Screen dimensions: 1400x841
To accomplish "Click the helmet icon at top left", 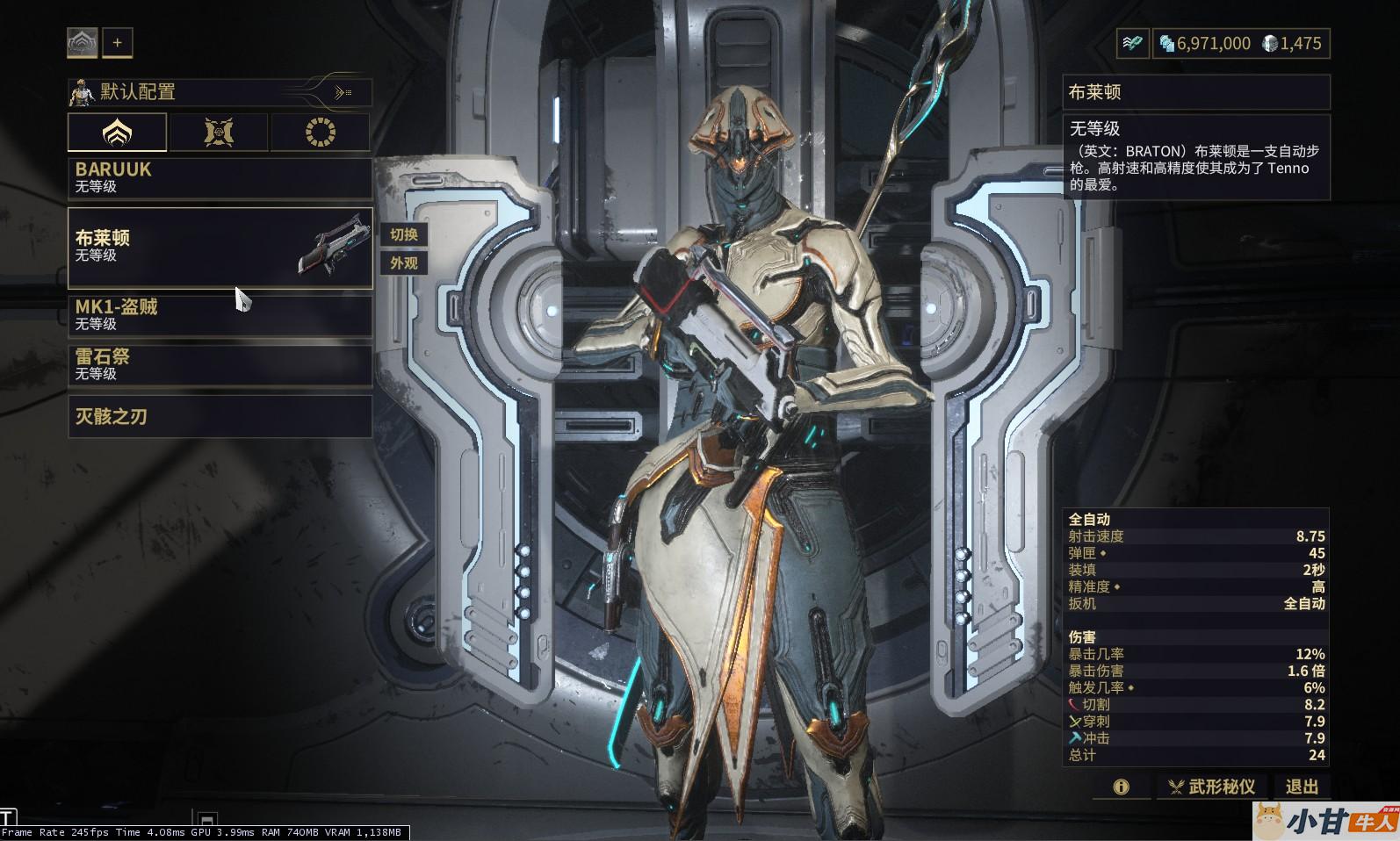I will pos(83,42).
